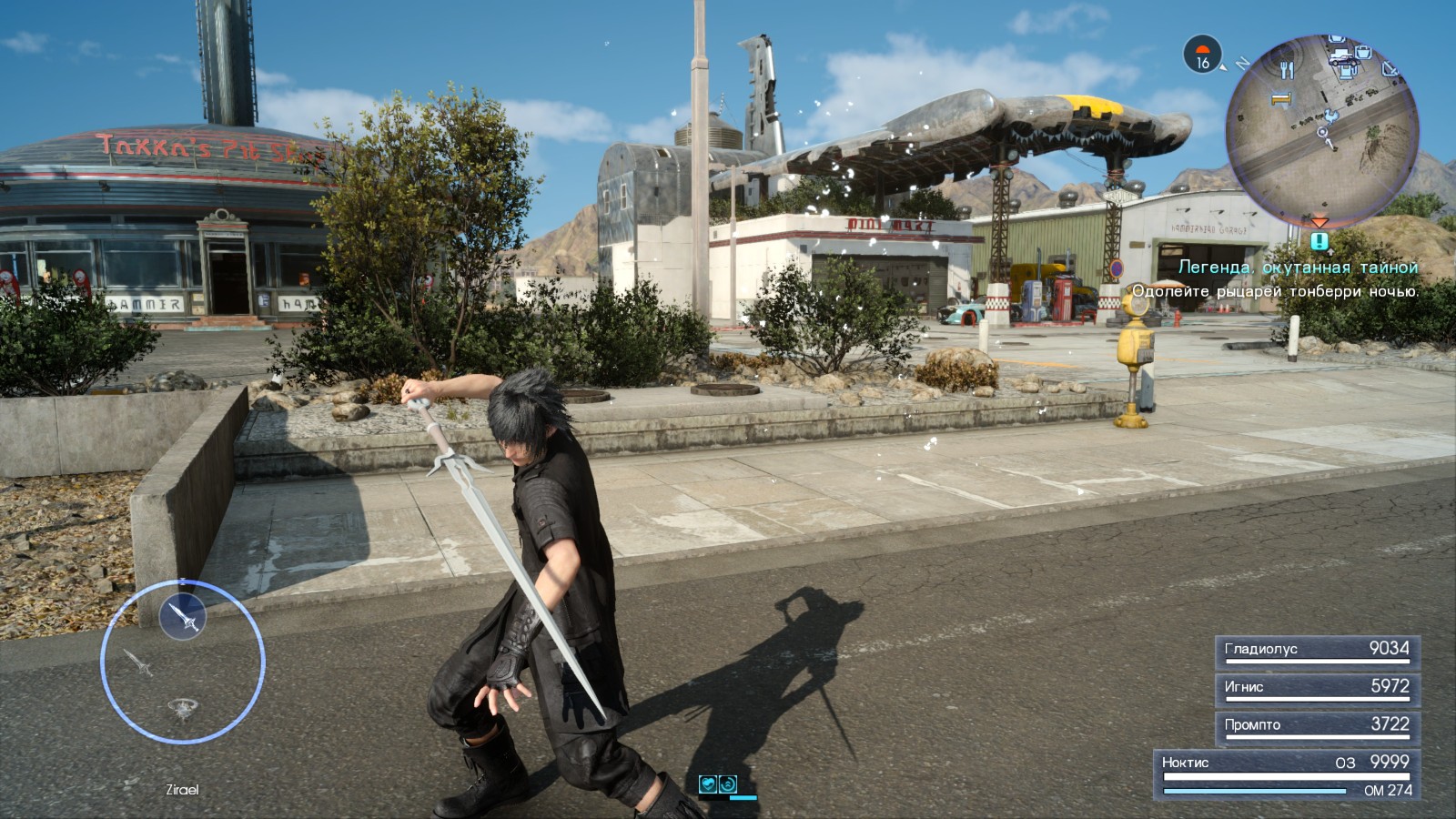Image resolution: width=1456 pixels, height=819 pixels.
Task: Select the chocobo icon near minimap center
Action: point(1330,116)
